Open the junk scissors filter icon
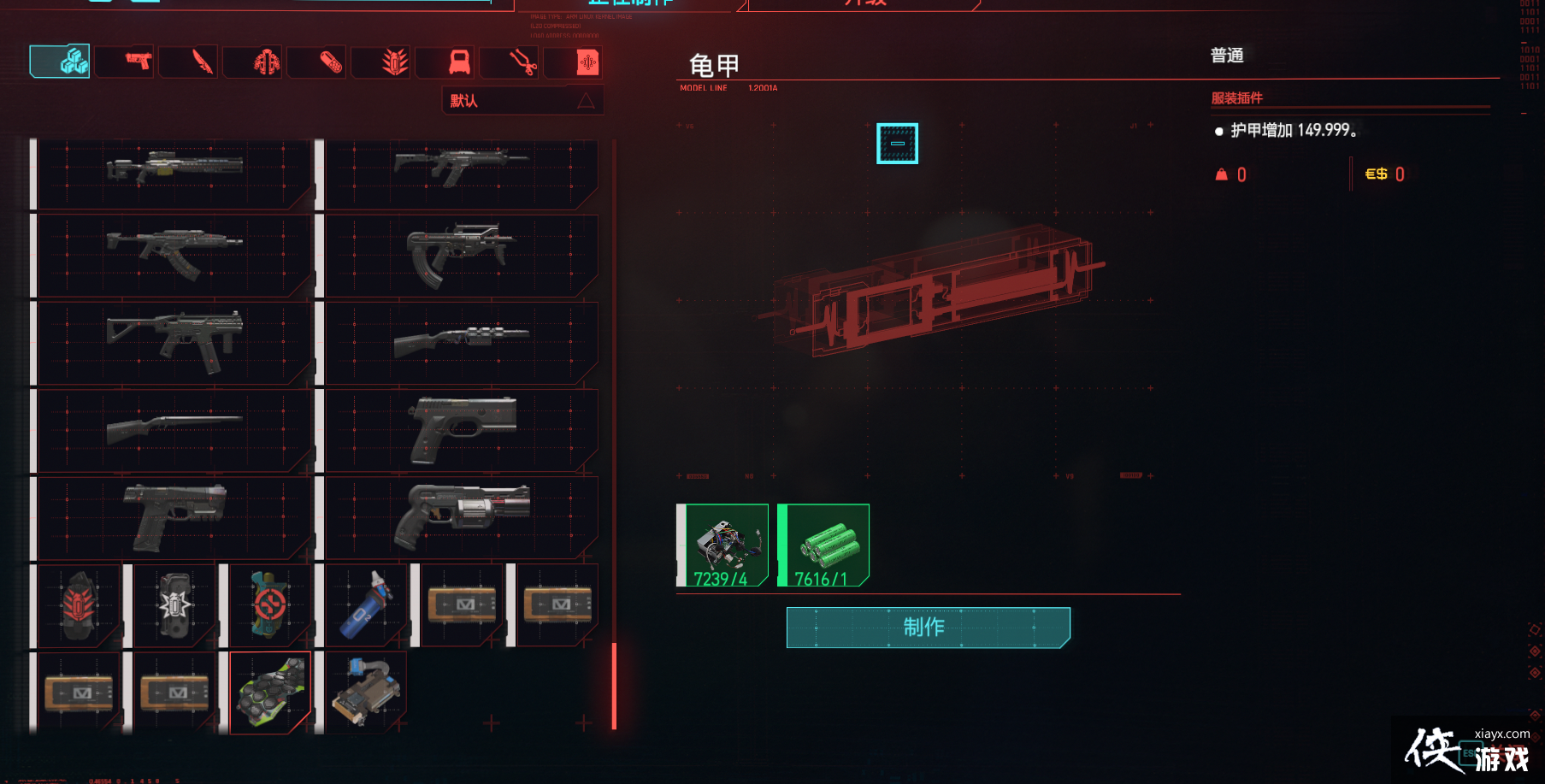 (510, 61)
